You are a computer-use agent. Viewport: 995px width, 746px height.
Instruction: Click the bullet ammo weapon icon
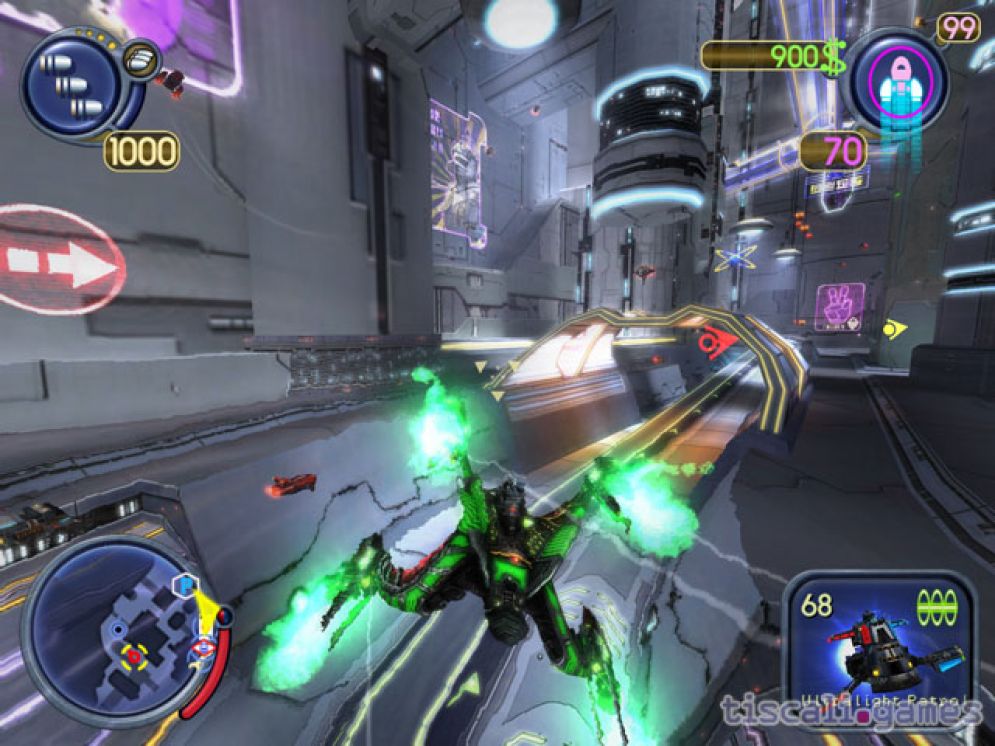(x=70, y=85)
